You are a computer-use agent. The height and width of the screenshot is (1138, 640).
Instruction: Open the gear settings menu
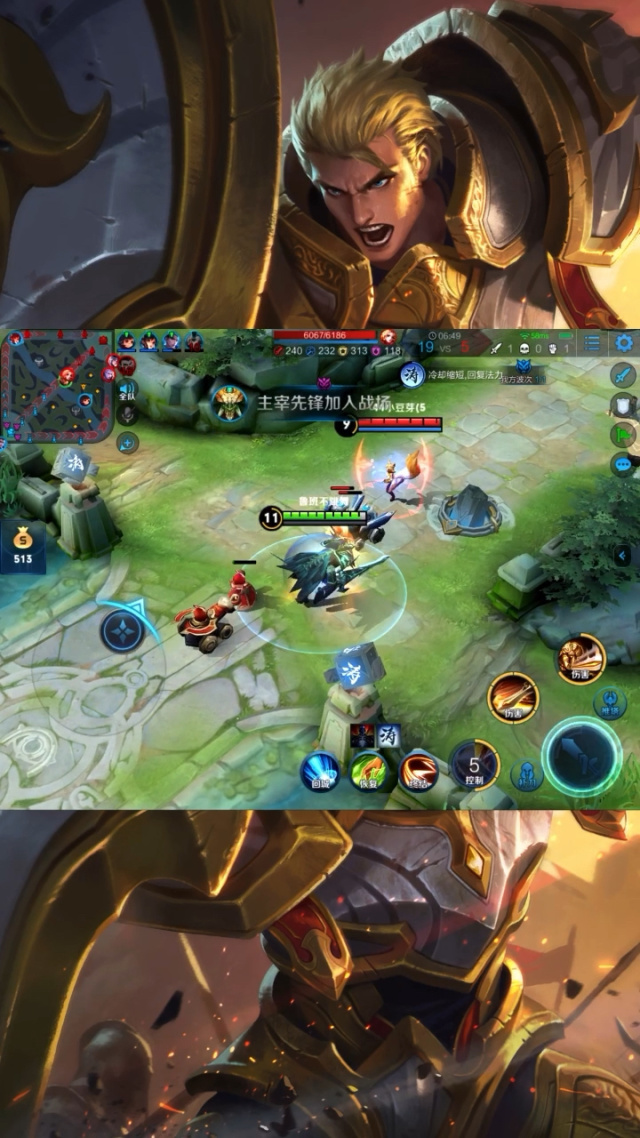pos(624,343)
